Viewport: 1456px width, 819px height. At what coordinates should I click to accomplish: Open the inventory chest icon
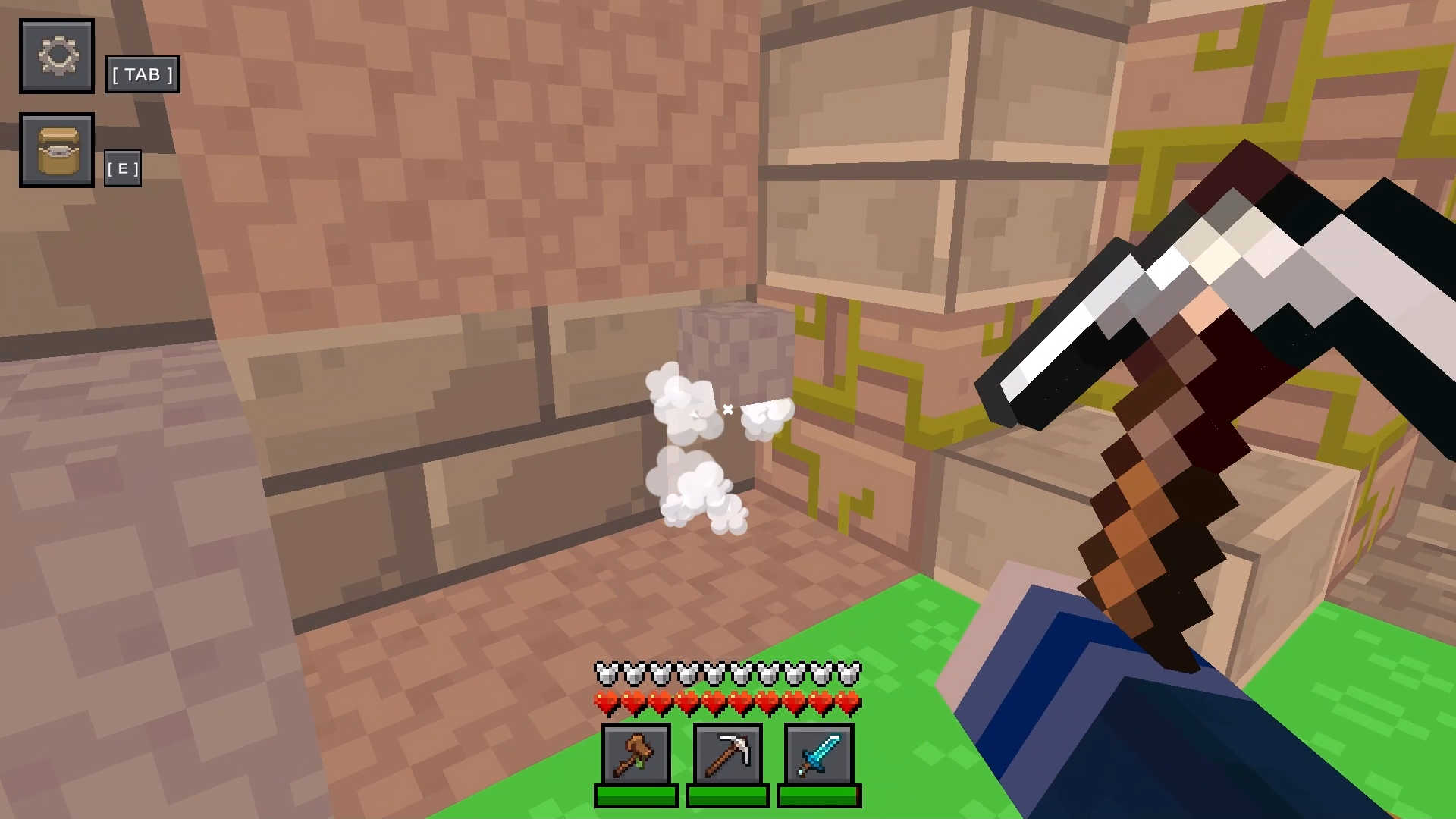click(56, 149)
